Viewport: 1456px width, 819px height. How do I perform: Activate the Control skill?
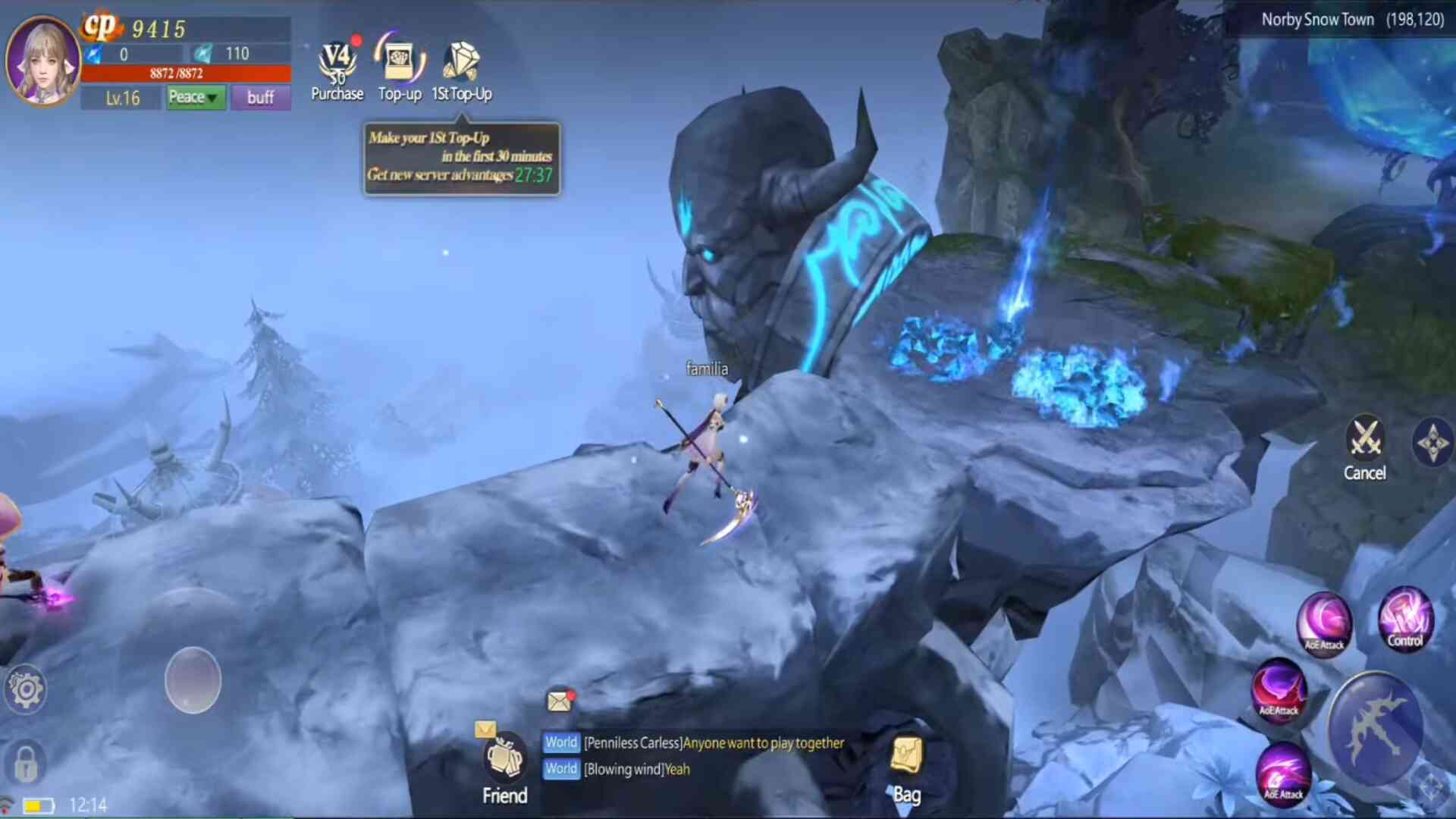1405,619
